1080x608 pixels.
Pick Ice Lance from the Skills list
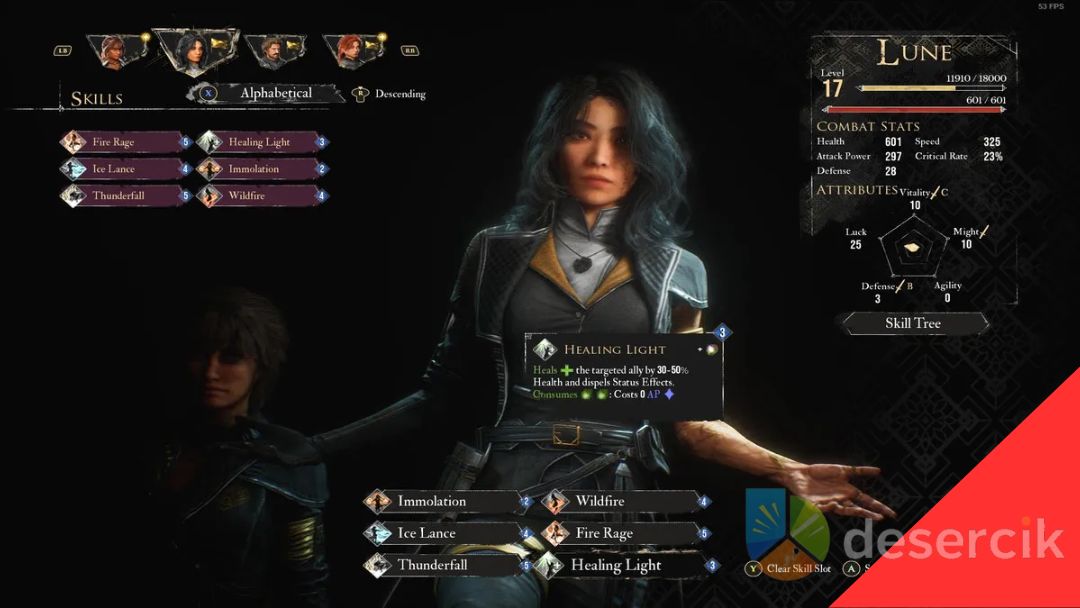(125, 169)
